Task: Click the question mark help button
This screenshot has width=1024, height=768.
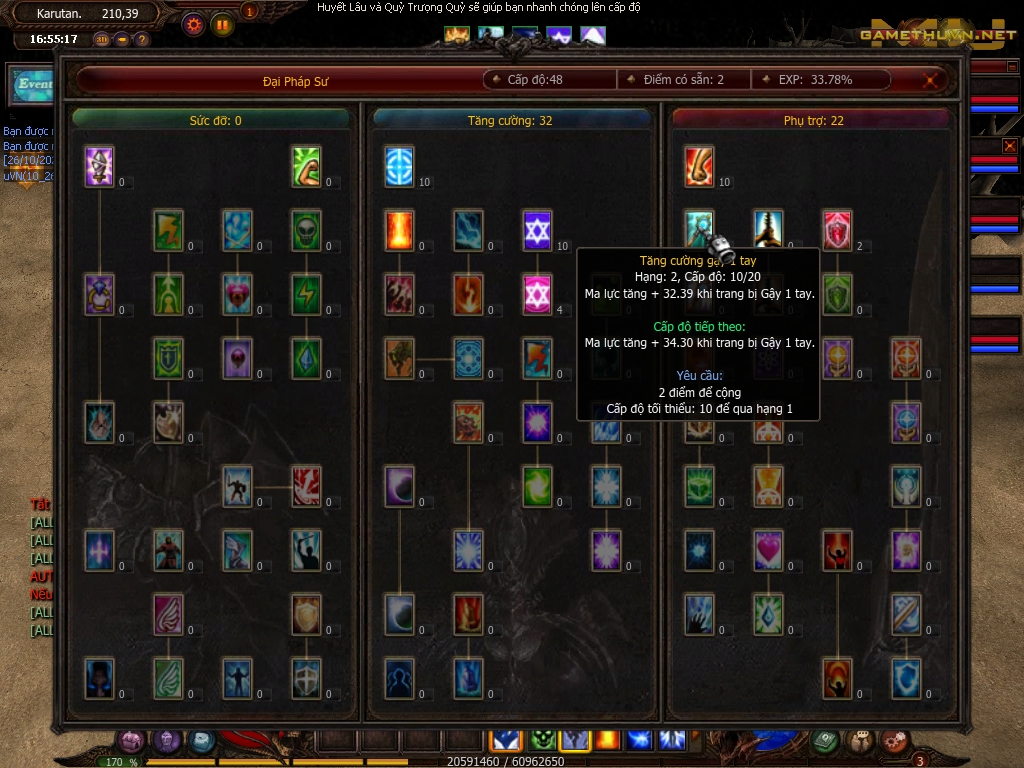Action: click(x=142, y=40)
